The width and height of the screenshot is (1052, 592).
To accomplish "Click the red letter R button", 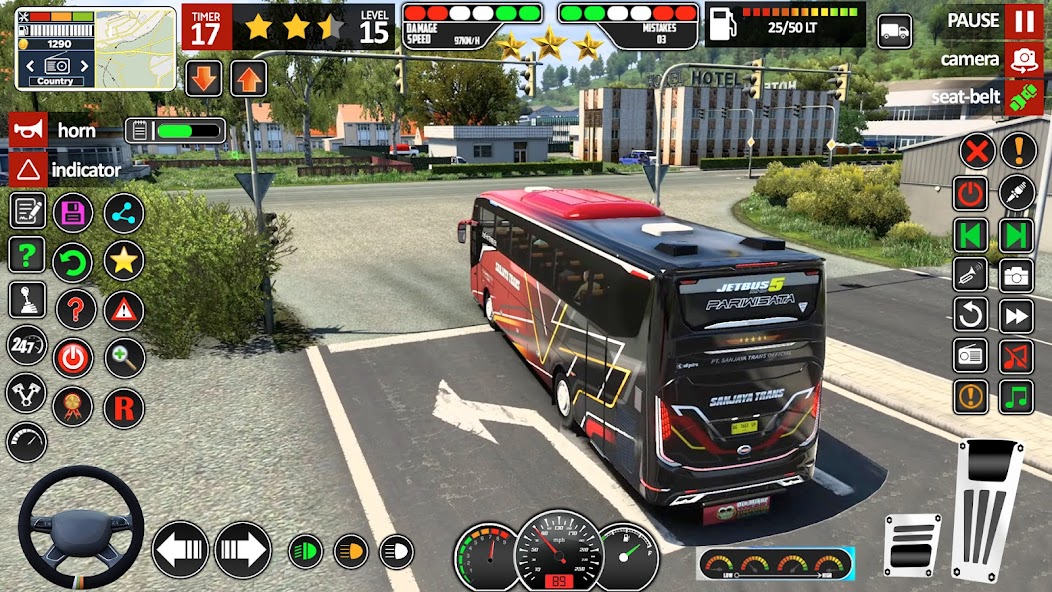I will point(124,408).
